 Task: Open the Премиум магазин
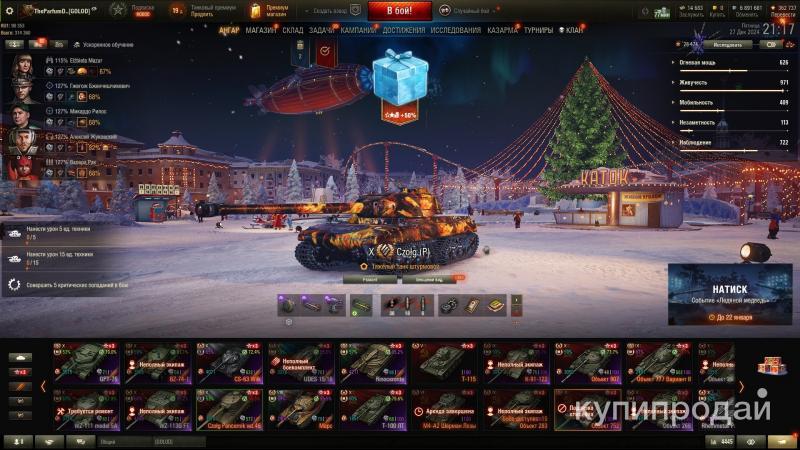point(269,11)
